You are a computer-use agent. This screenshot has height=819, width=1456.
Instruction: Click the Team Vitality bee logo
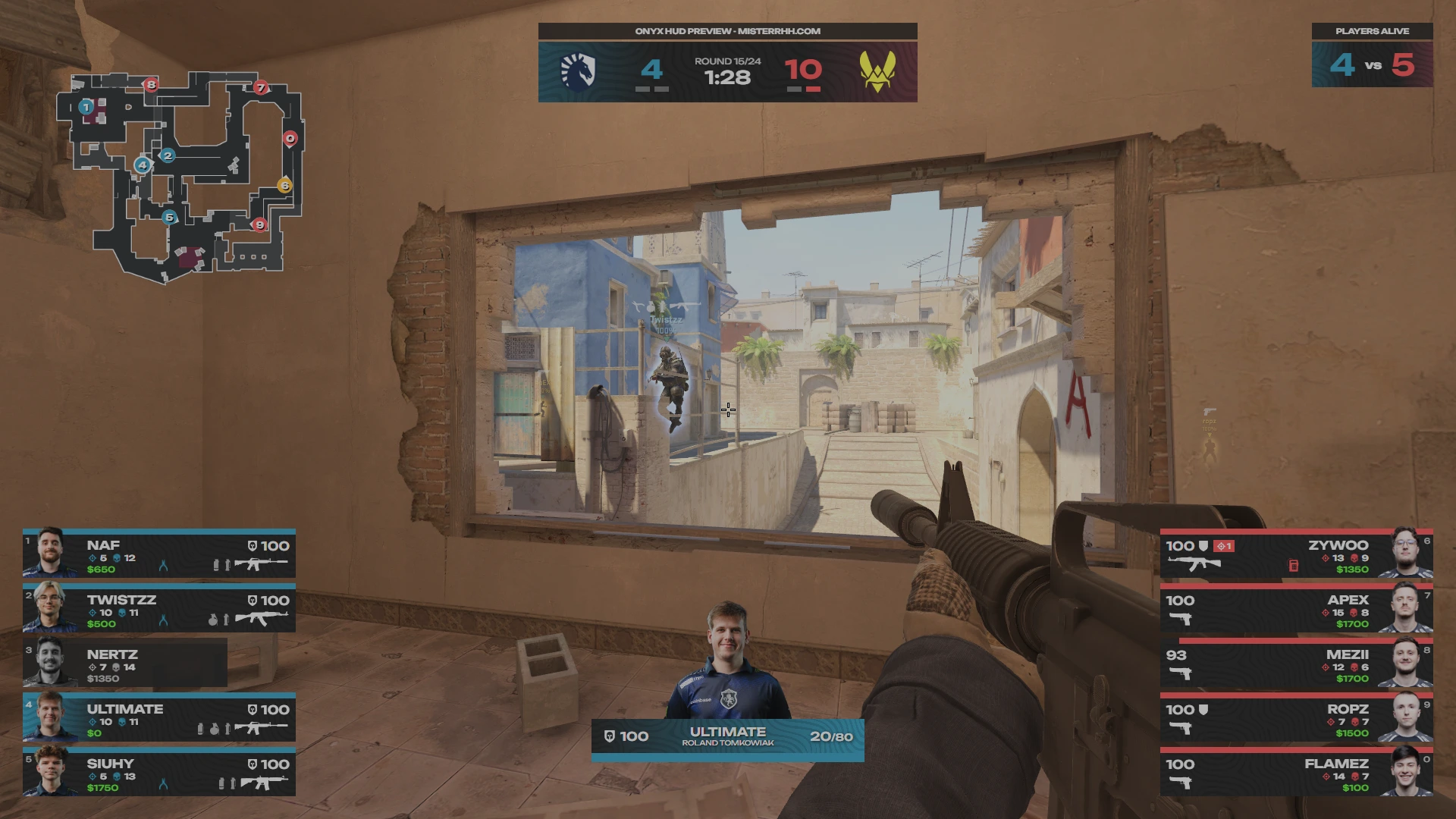tap(877, 71)
